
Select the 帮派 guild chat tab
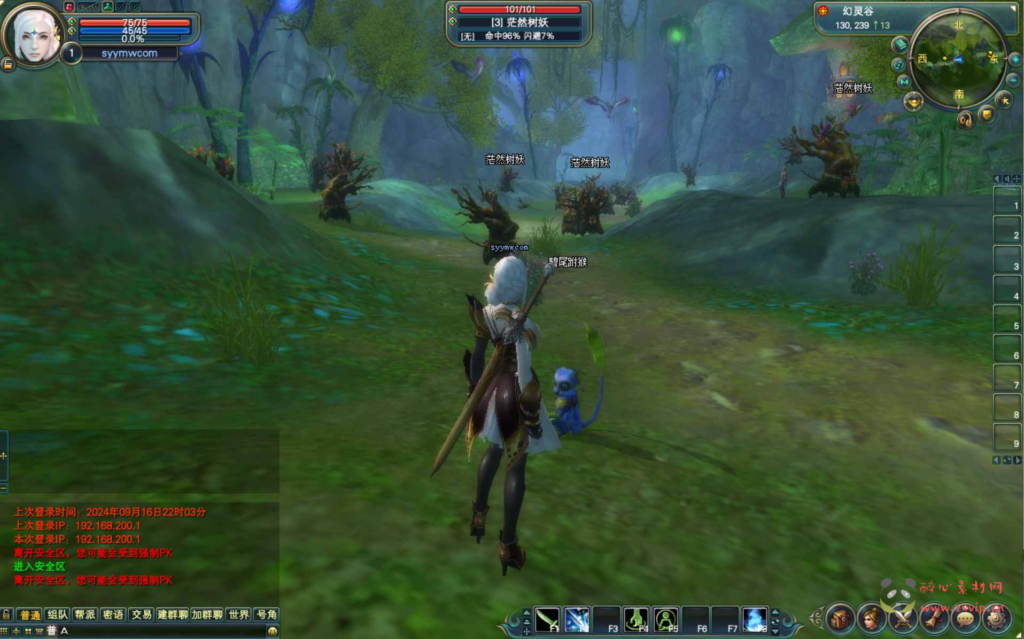tap(85, 614)
